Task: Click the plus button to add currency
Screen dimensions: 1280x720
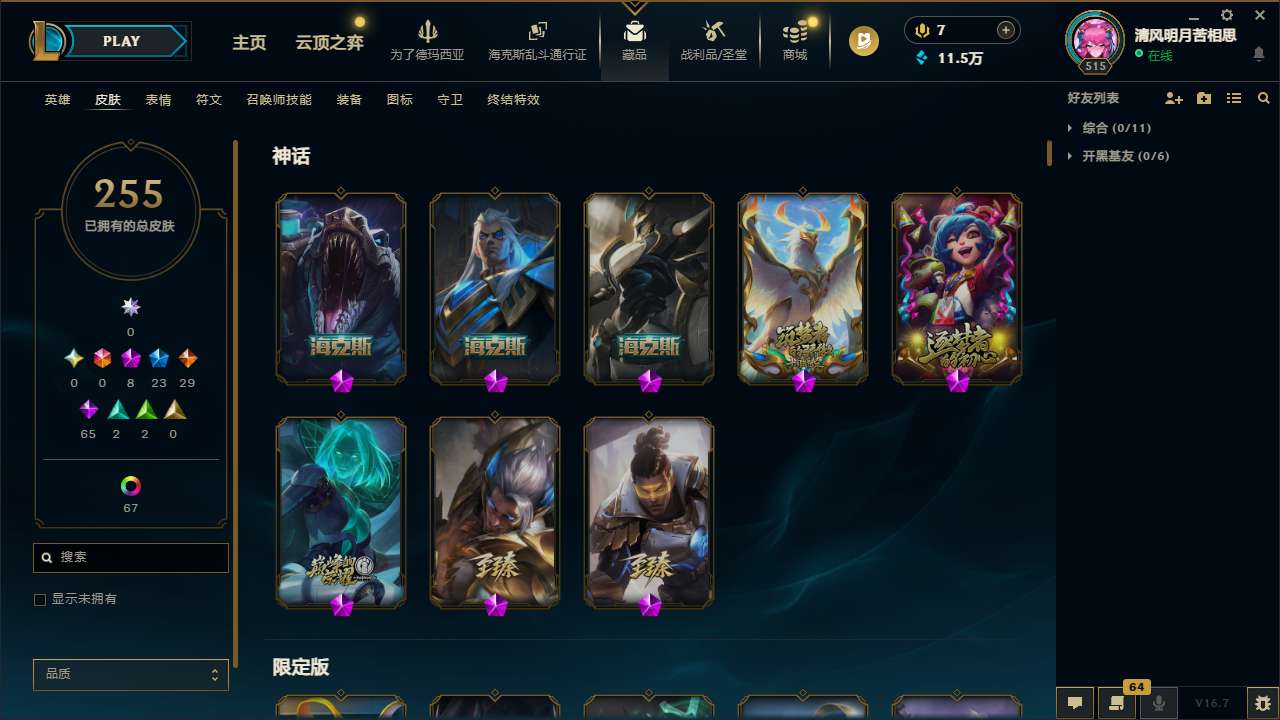Action: tap(1005, 30)
